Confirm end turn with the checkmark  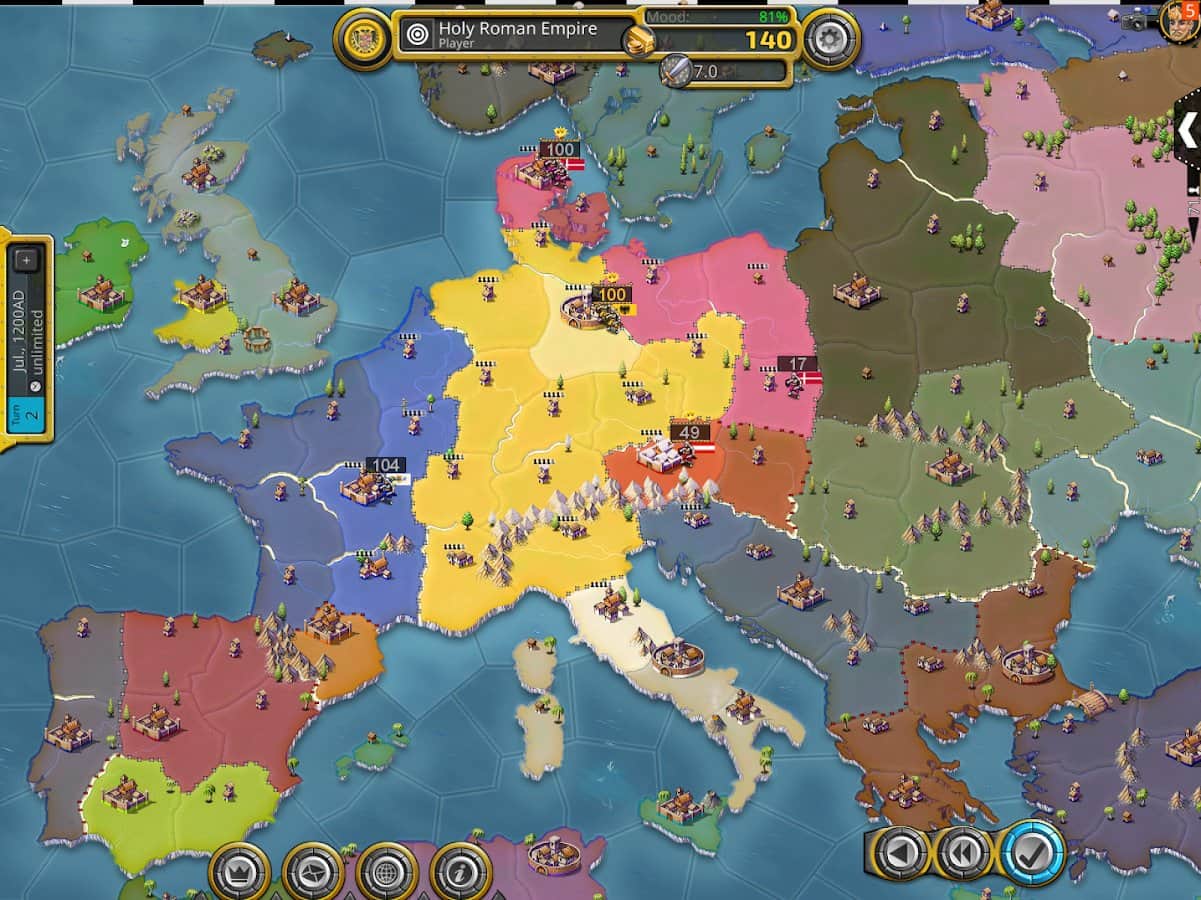point(1033,853)
